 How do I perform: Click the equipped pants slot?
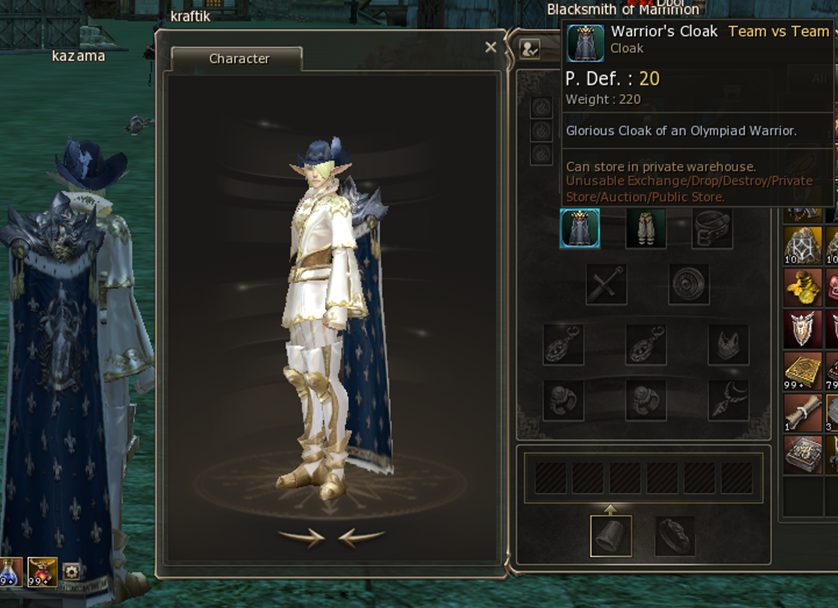(645, 228)
